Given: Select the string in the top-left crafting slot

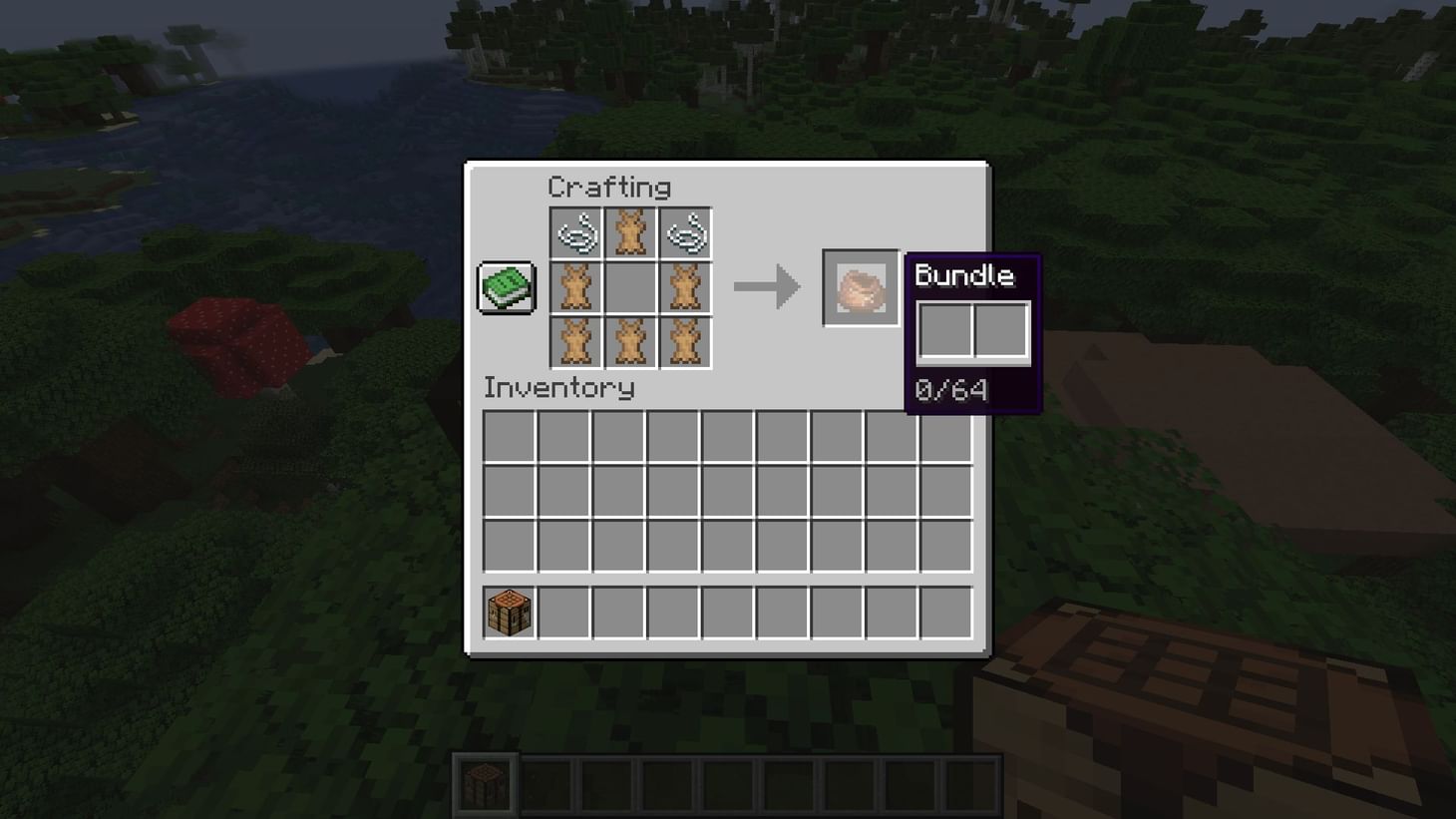Looking at the screenshot, I should click(x=577, y=233).
